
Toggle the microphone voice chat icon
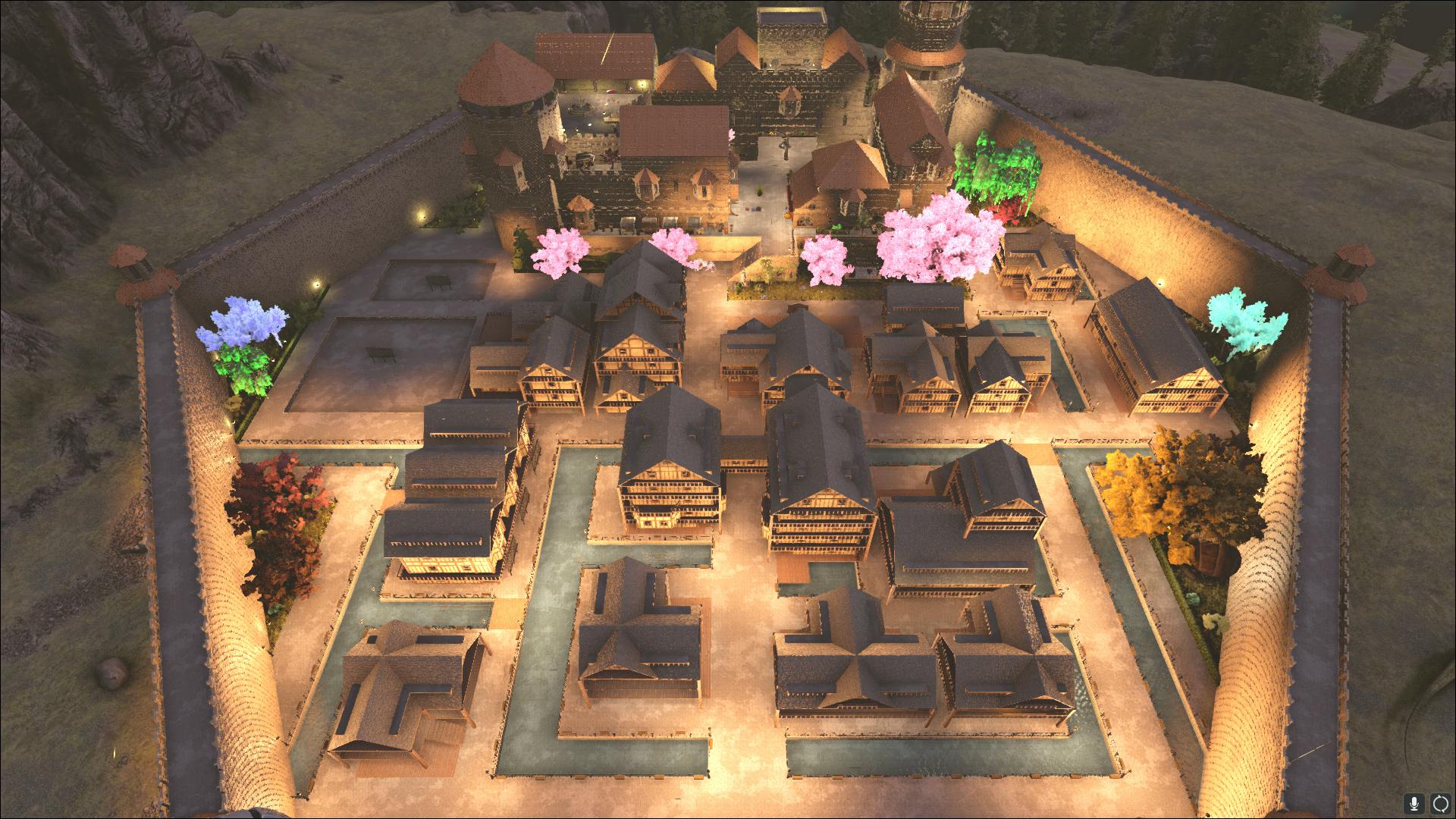pyautogui.click(x=1414, y=802)
